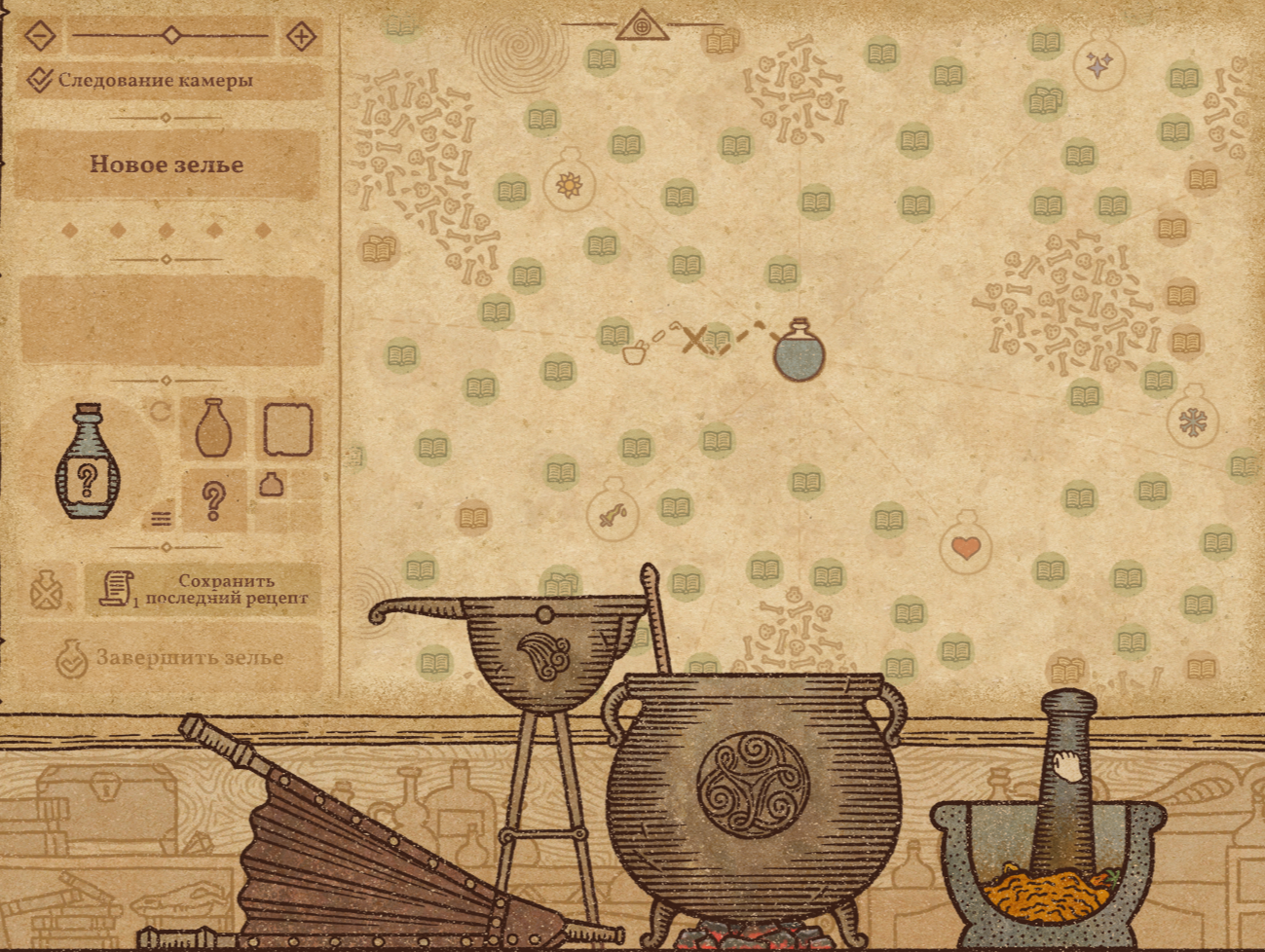Click the crossed-out bottle reset button
The image size is (1265, 952).
click(x=46, y=590)
